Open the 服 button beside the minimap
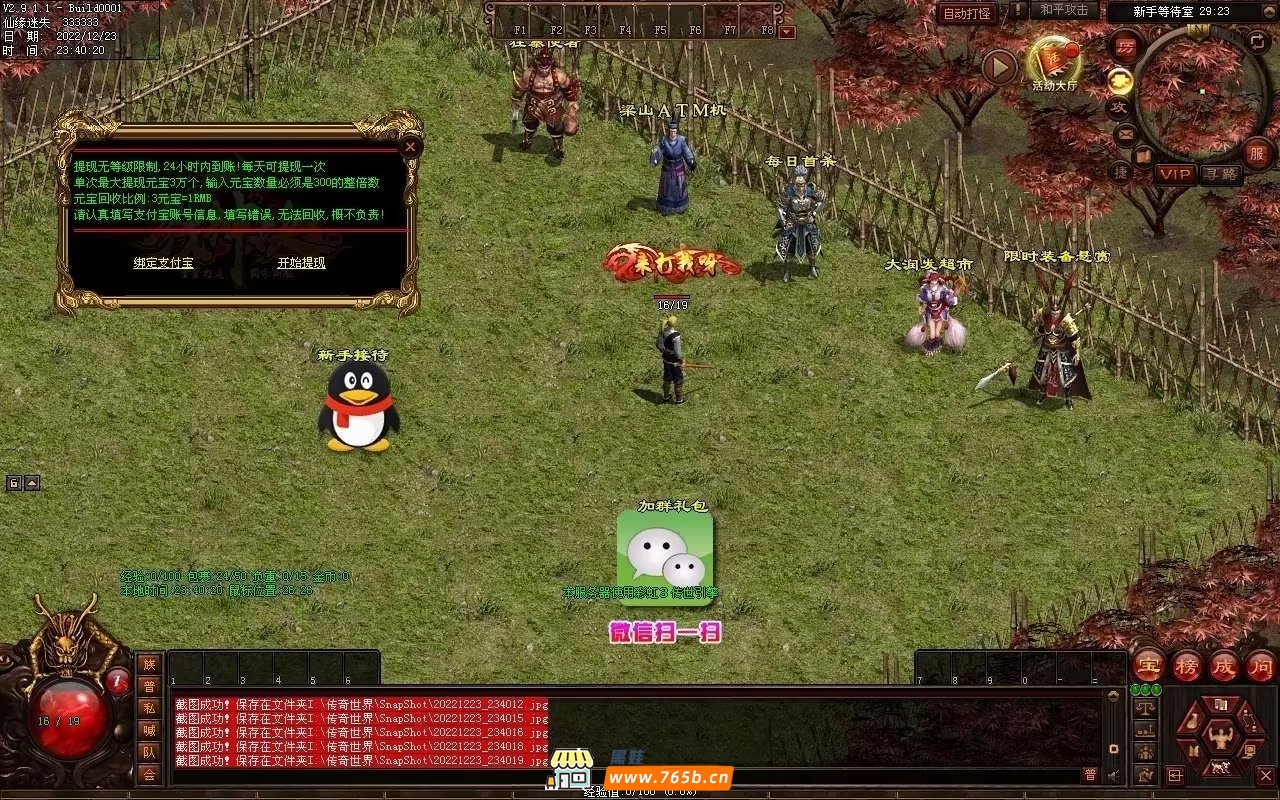Image resolution: width=1280 pixels, height=800 pixels. point(1257,153)
